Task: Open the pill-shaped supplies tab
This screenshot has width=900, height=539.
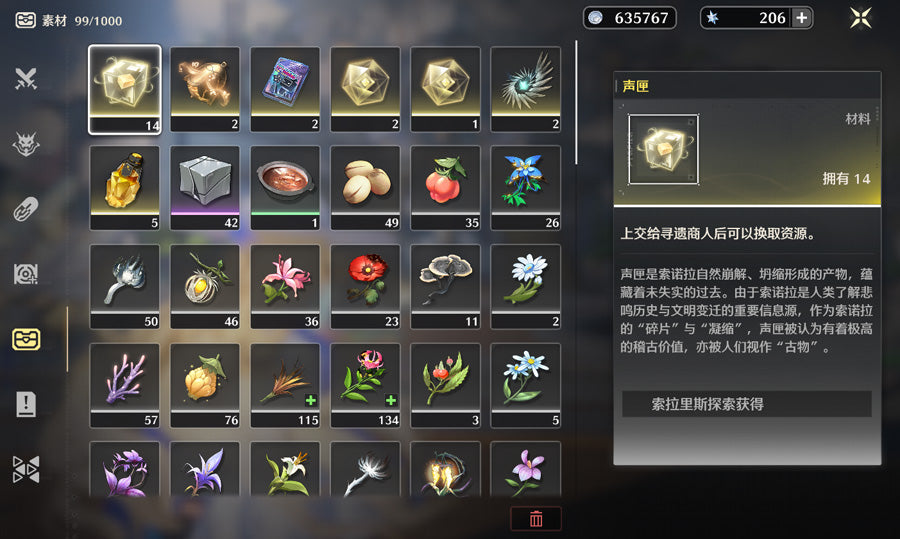Action: click(26, 209)
